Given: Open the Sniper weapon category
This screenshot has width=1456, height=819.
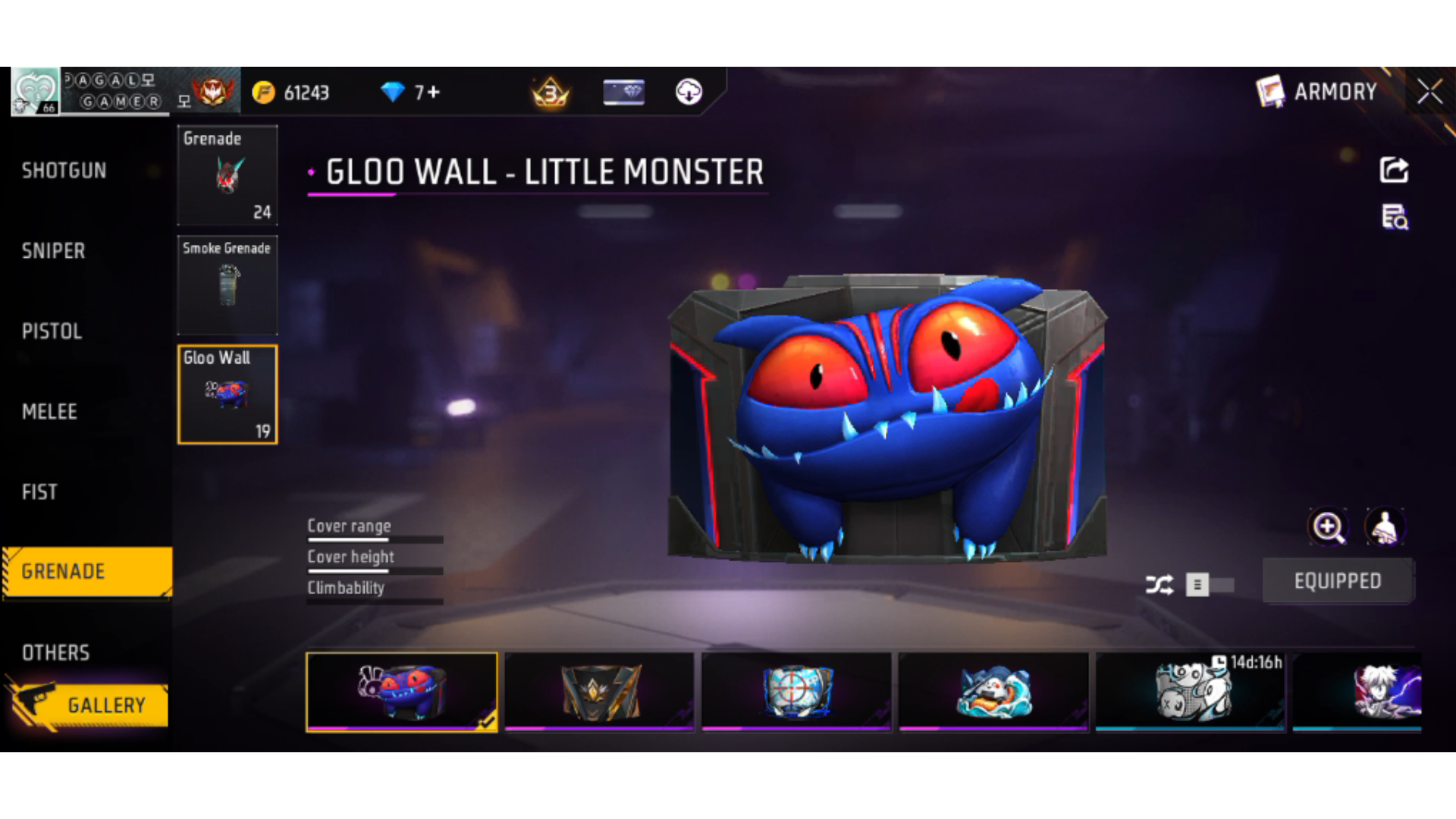Looking at the screenshot, I should coord(54,251).
